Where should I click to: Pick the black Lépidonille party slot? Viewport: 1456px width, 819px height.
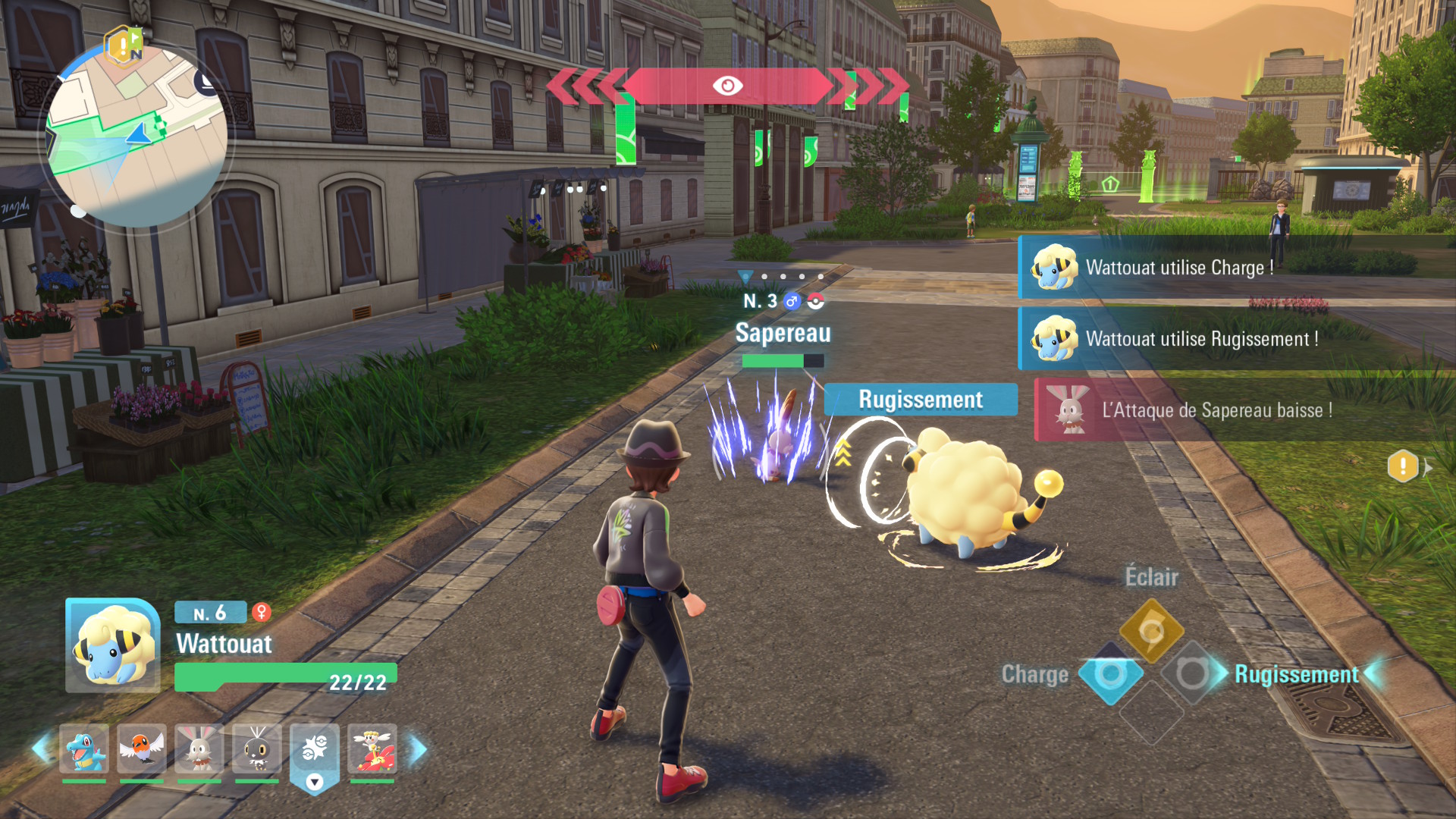tap(257, 748)
